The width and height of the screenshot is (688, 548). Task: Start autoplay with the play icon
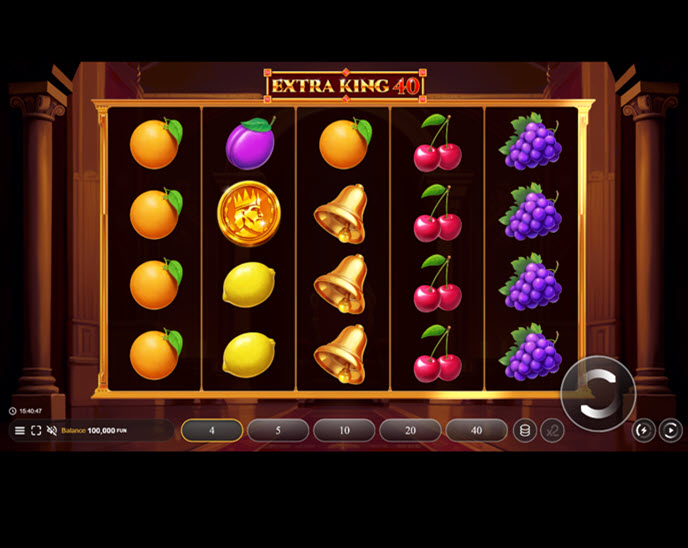point(671,430)
